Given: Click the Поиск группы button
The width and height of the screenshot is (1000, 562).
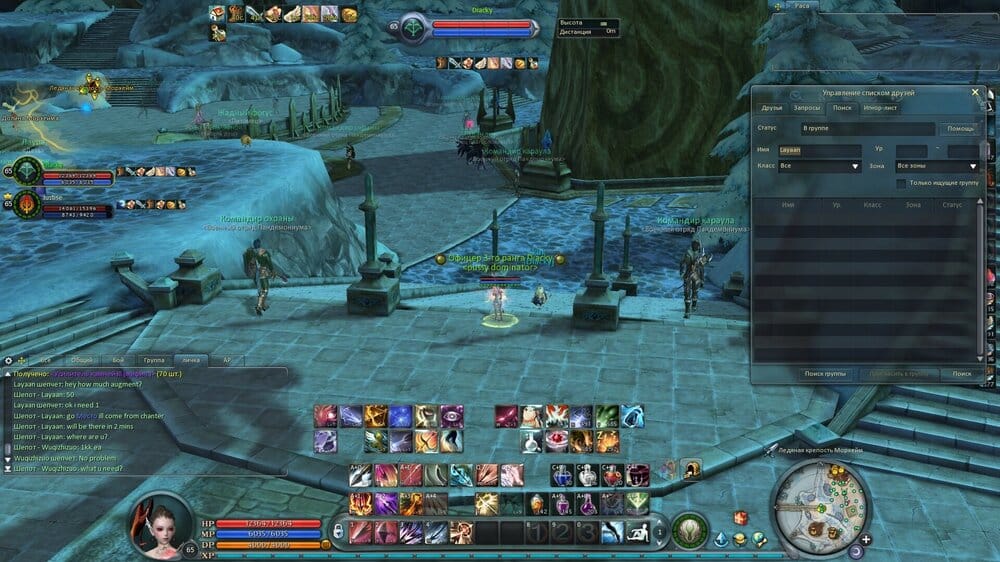Looking at the screenshot, I should [825, 373].
